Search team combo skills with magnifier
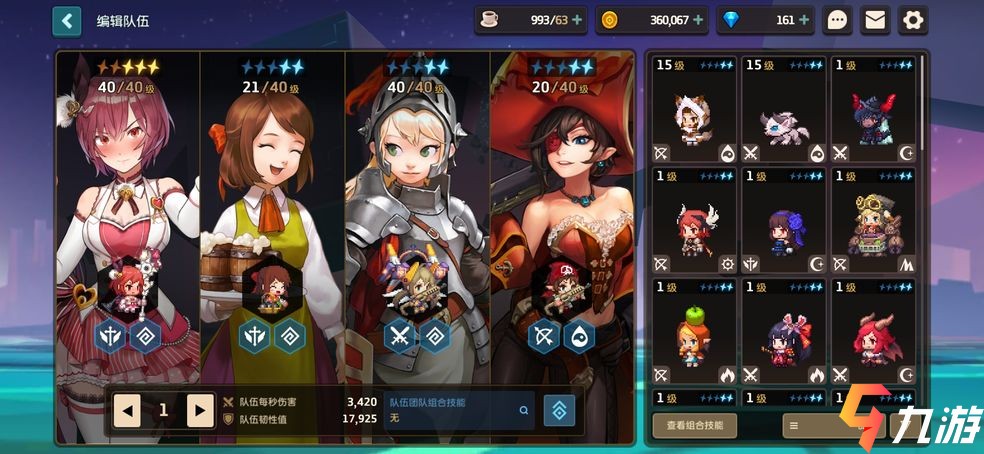This screenshot has height=454, width=984. pos(523,409)
